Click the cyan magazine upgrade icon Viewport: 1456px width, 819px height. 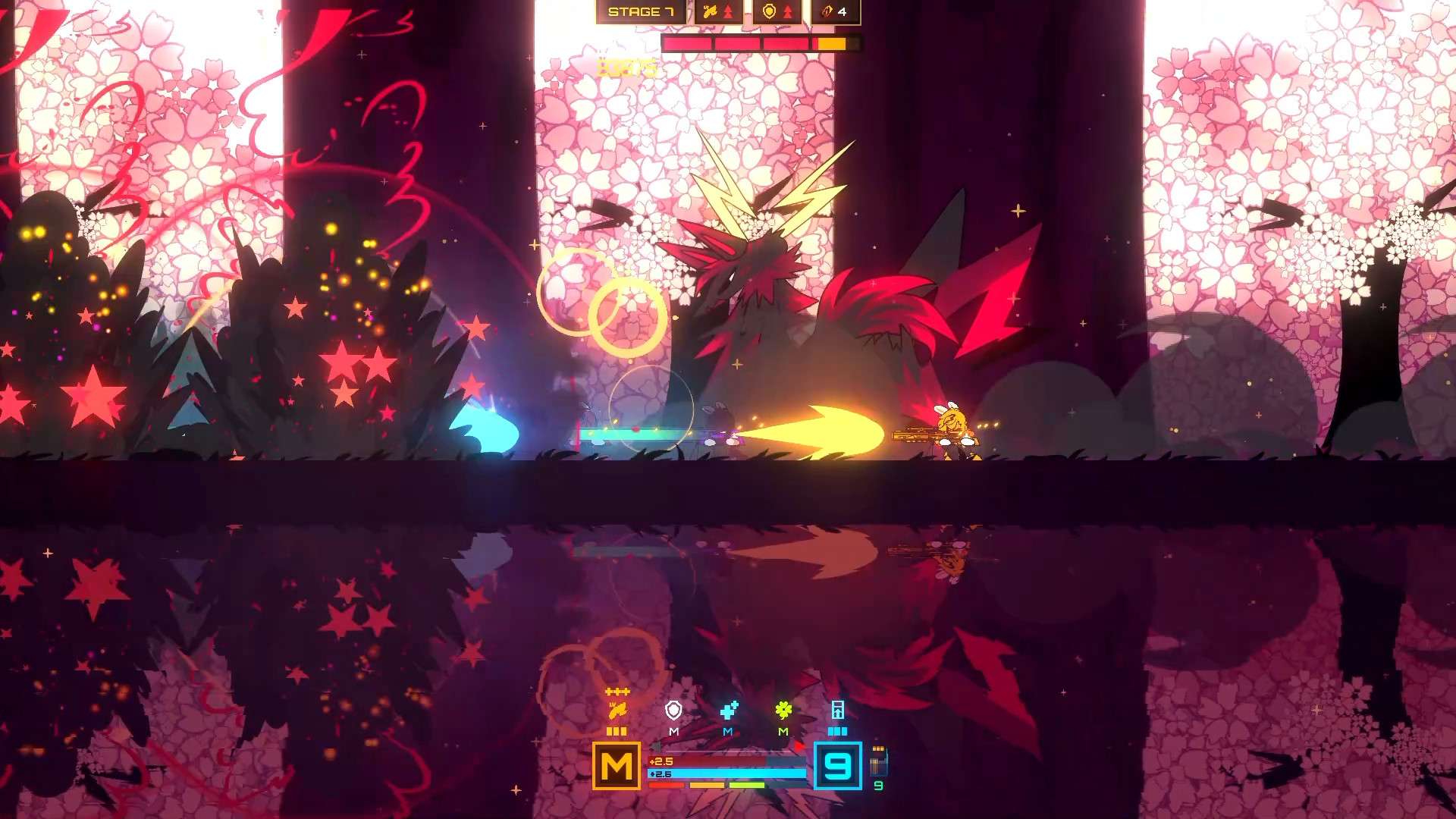tap(838, 711)
